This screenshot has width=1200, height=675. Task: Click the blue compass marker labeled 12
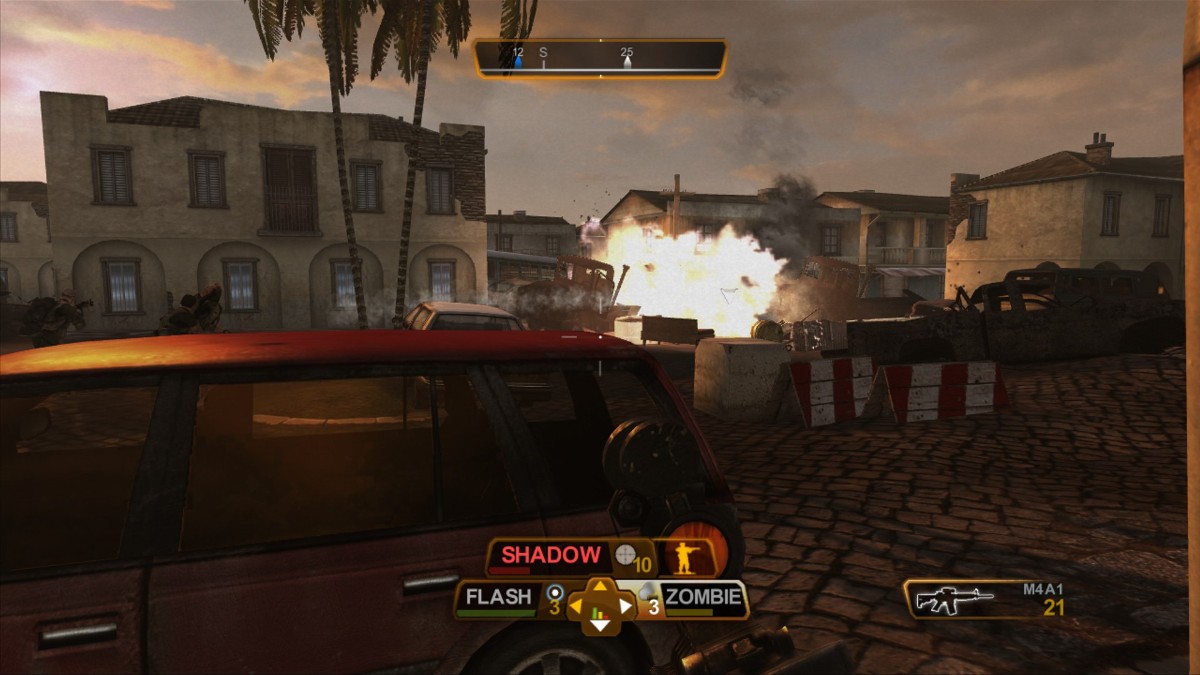pyautogui.click(x=518, y=62)
